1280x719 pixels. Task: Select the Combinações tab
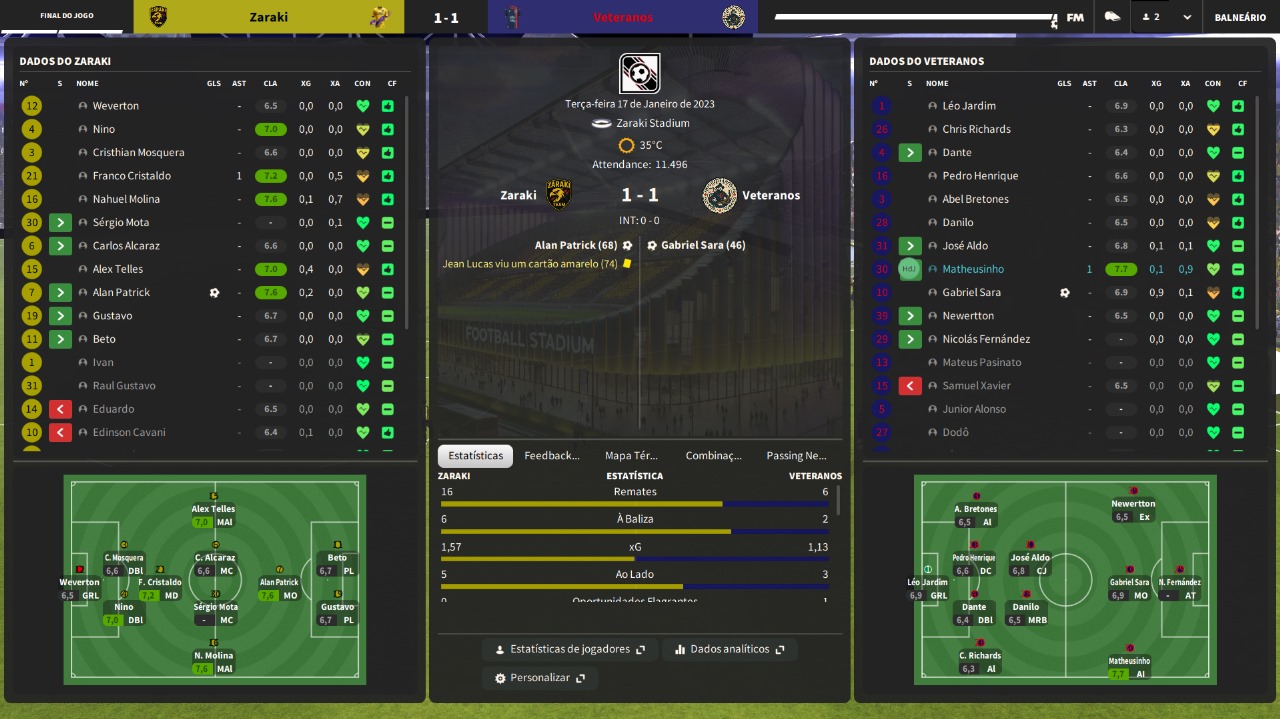point(713,456)
